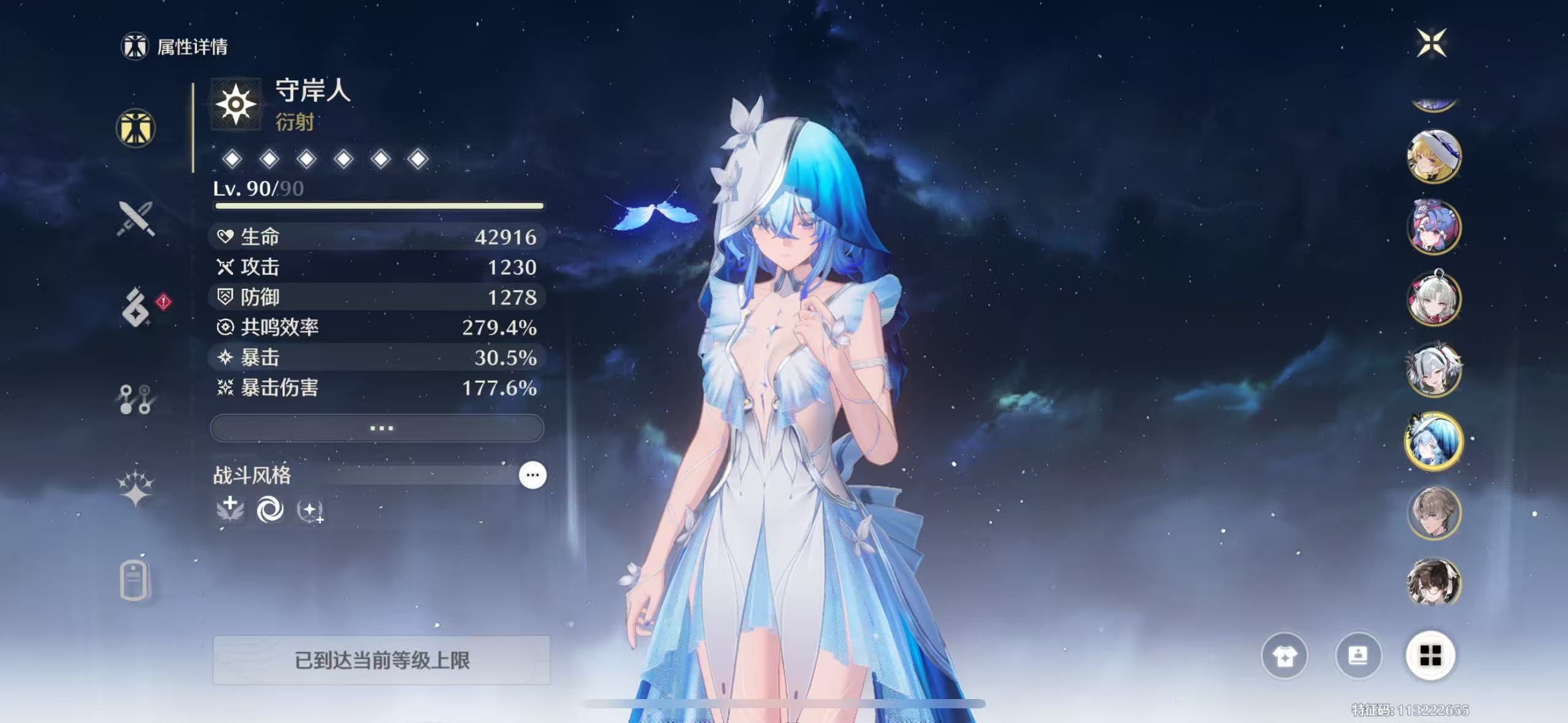Expand the full attribute list
The width and height of the screenshot is (1568, 723).
pos(377,428)
